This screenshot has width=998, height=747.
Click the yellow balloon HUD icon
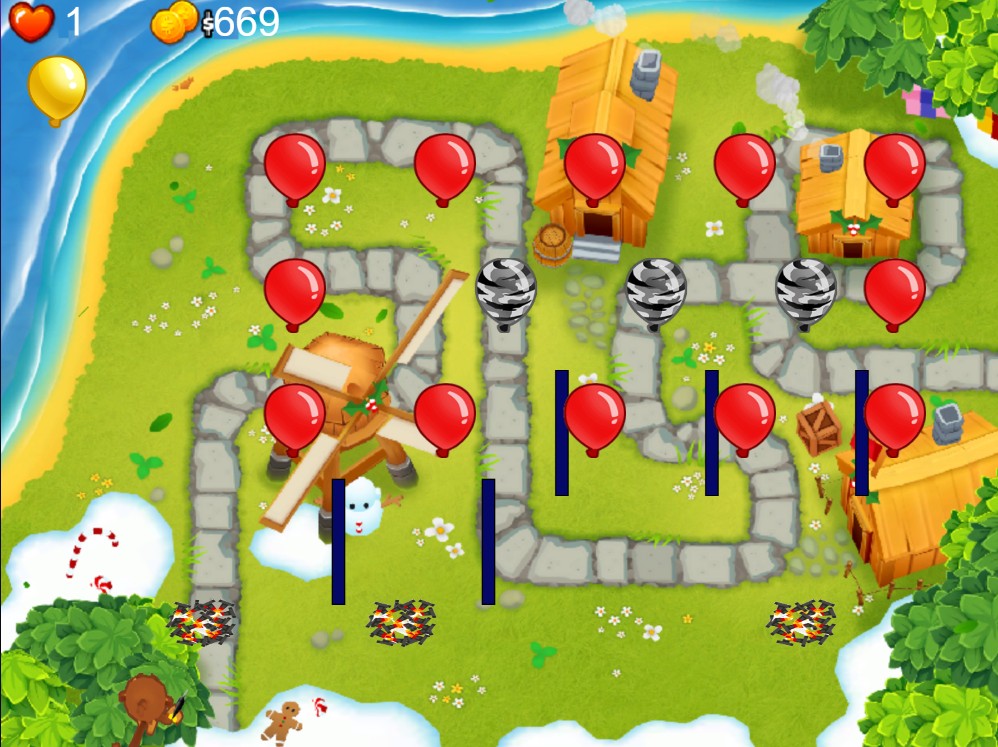pos(57,86)
